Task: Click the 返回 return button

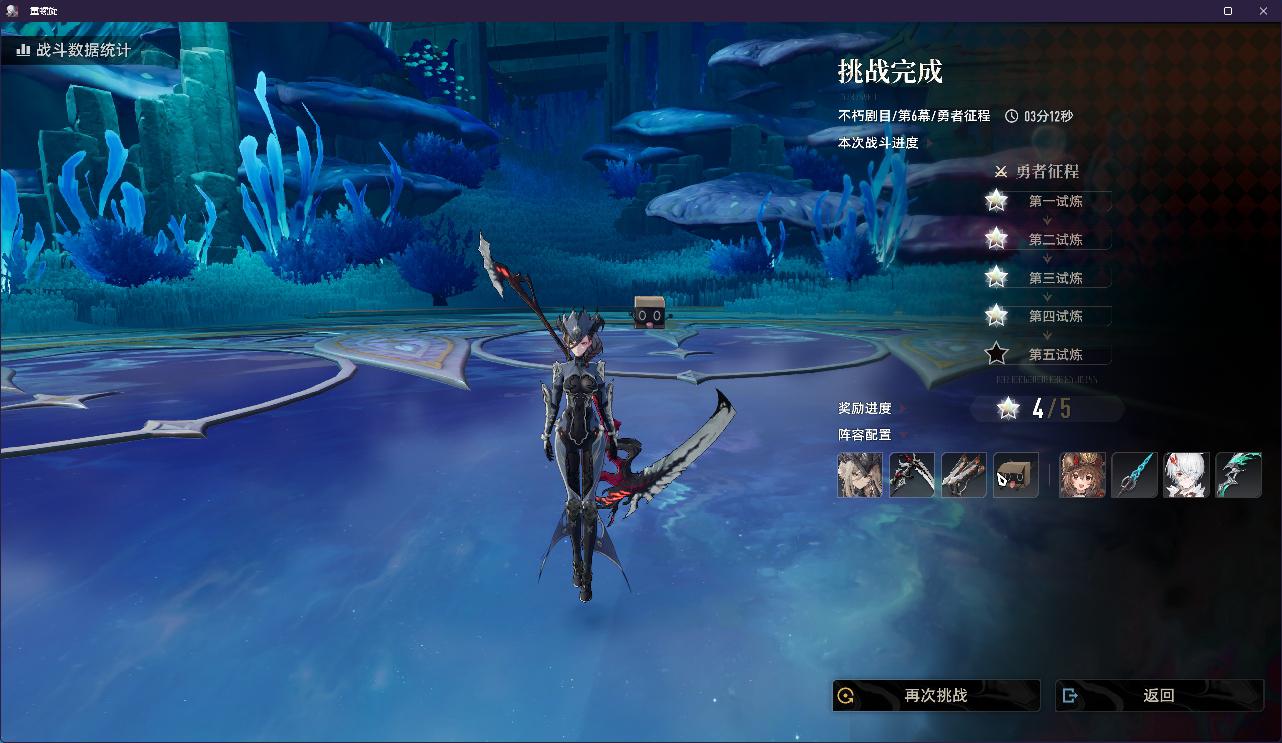Action: (1159, 696)
